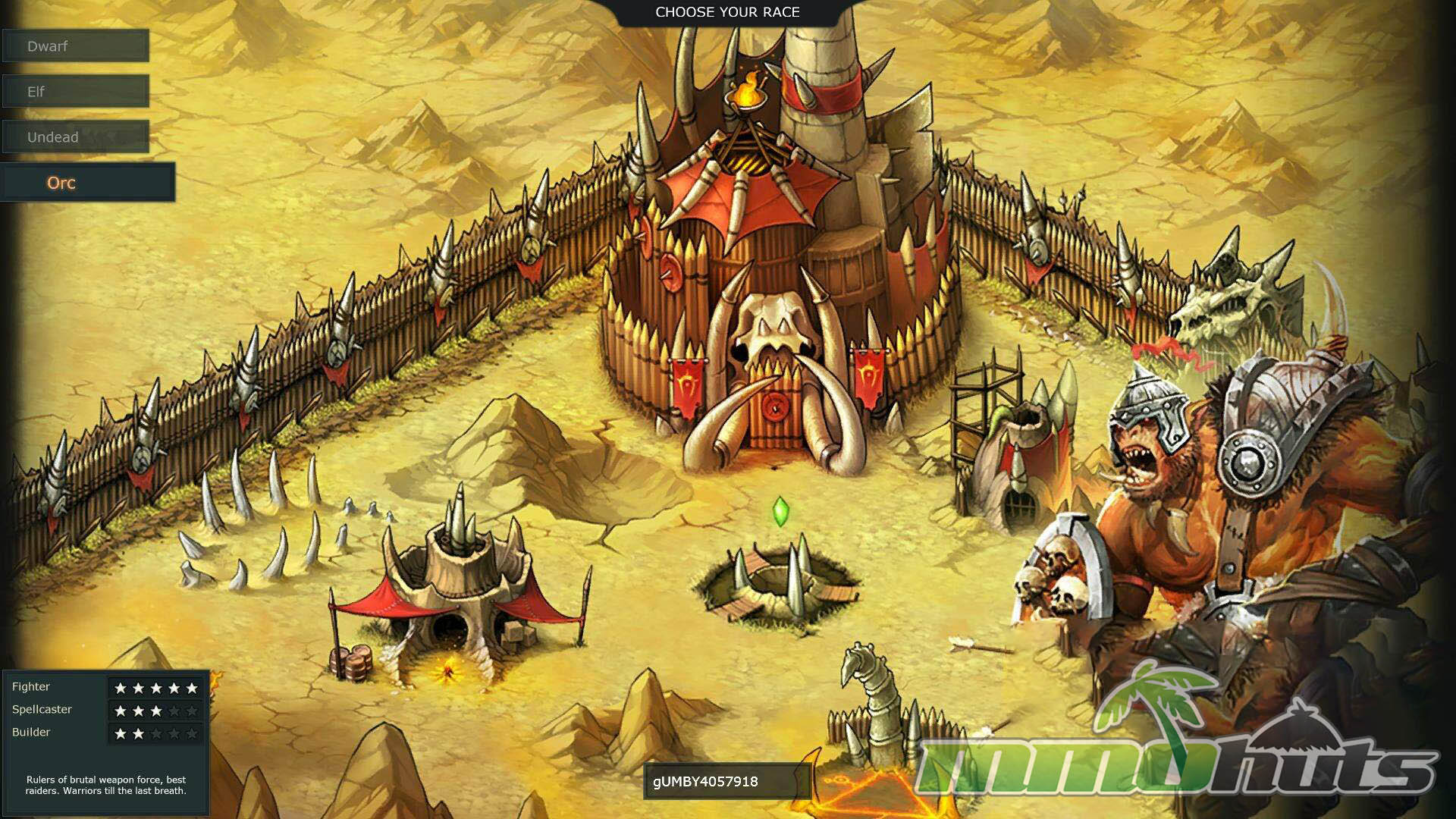Select the Dwarf race
1456x819 pixels.
[x=75, y=46]
